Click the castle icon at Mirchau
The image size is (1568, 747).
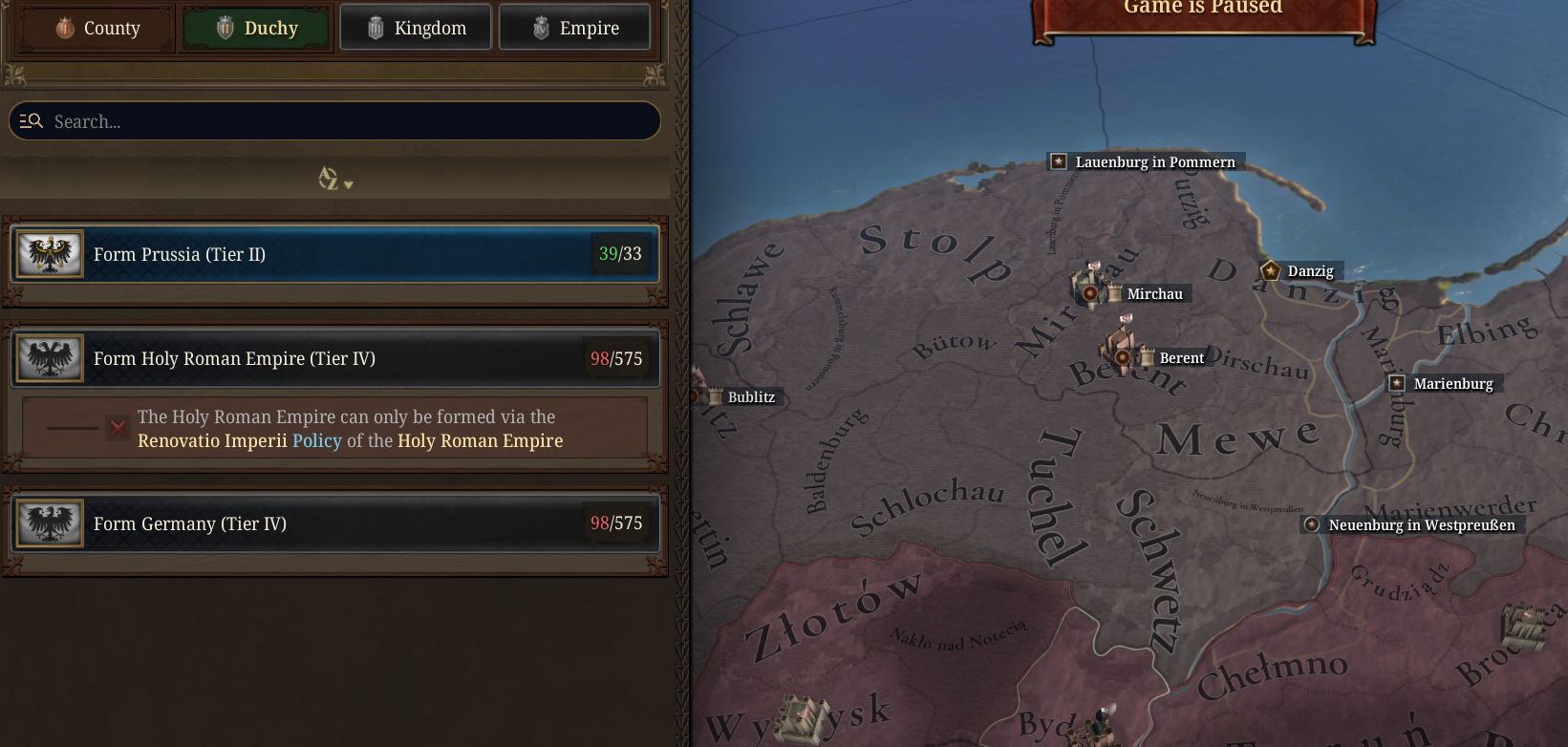(x=1088, y=287)
